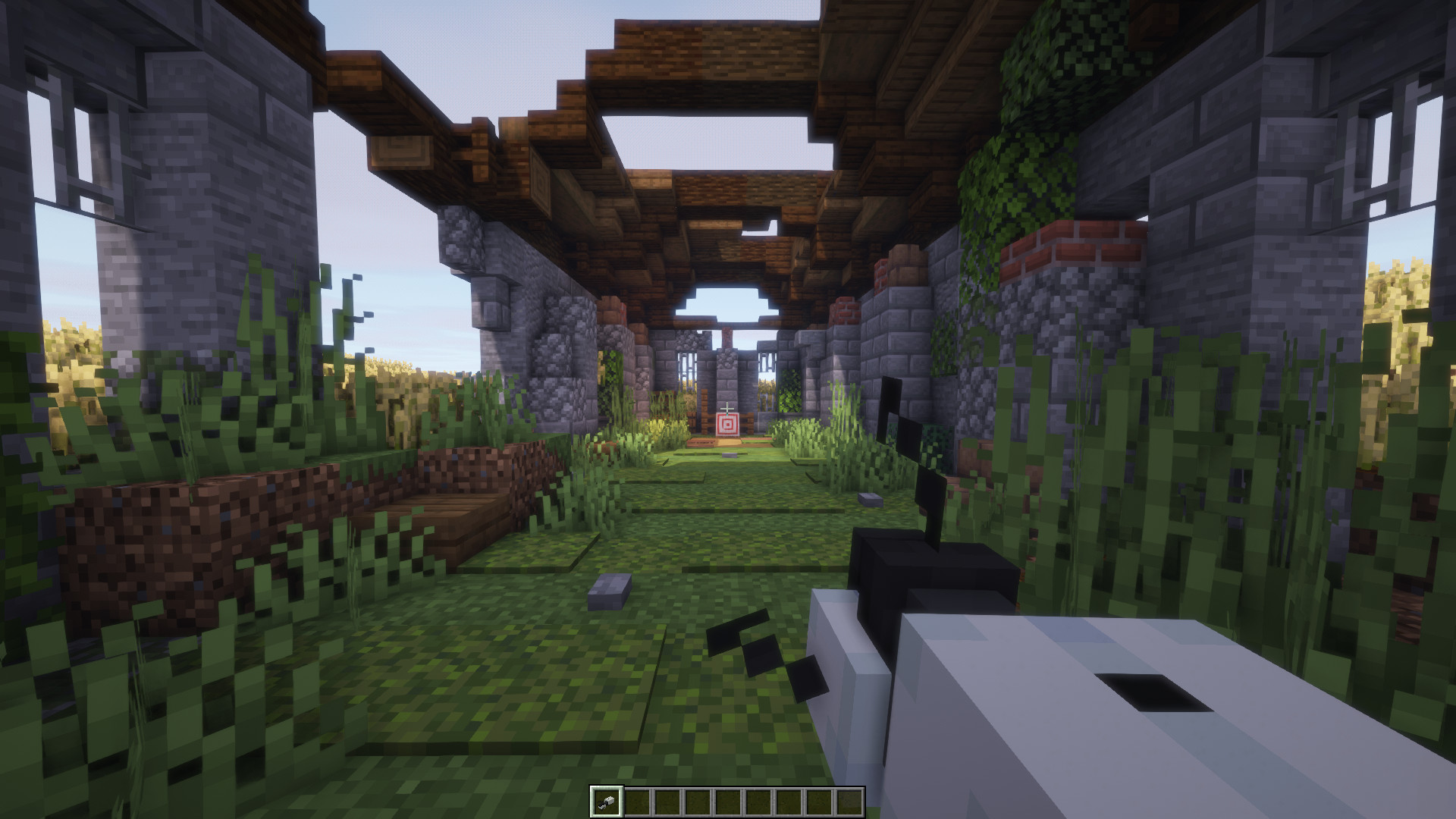1456x819 pixels.
Task: Click the third hotbar slot
Action: click(667, 800)
